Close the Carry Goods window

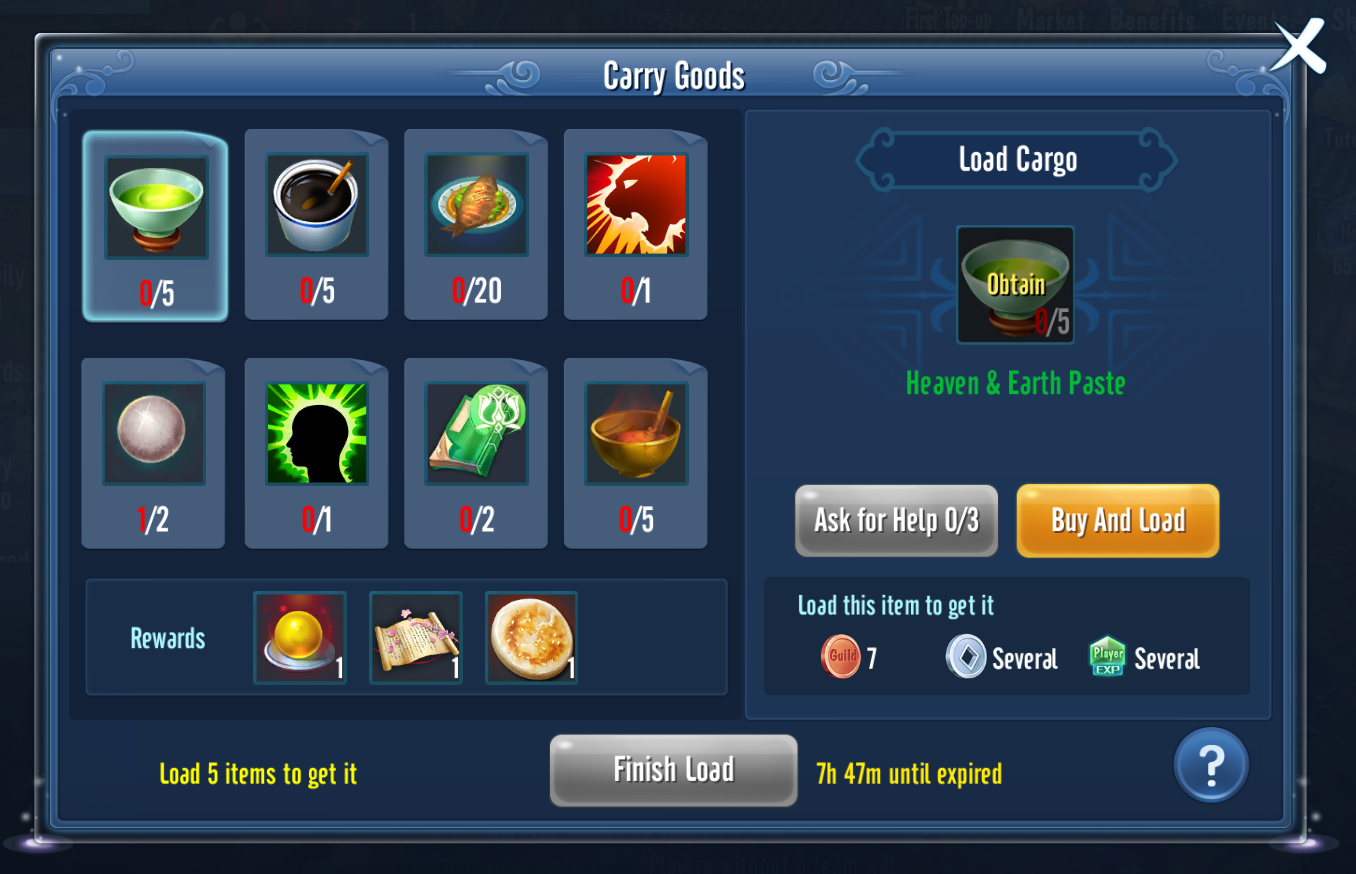1299,47
